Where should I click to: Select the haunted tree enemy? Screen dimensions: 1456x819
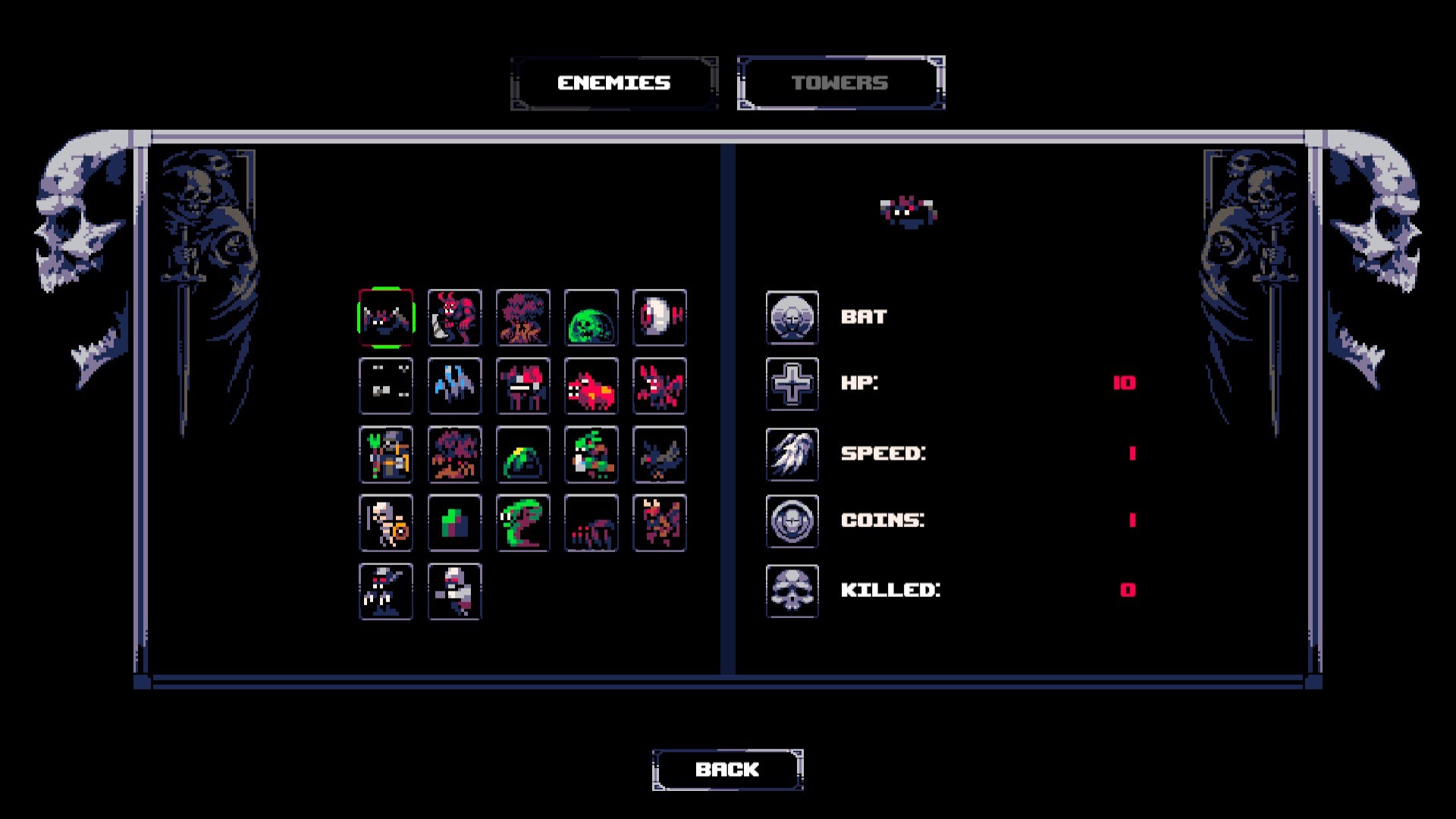pos(522,318)
